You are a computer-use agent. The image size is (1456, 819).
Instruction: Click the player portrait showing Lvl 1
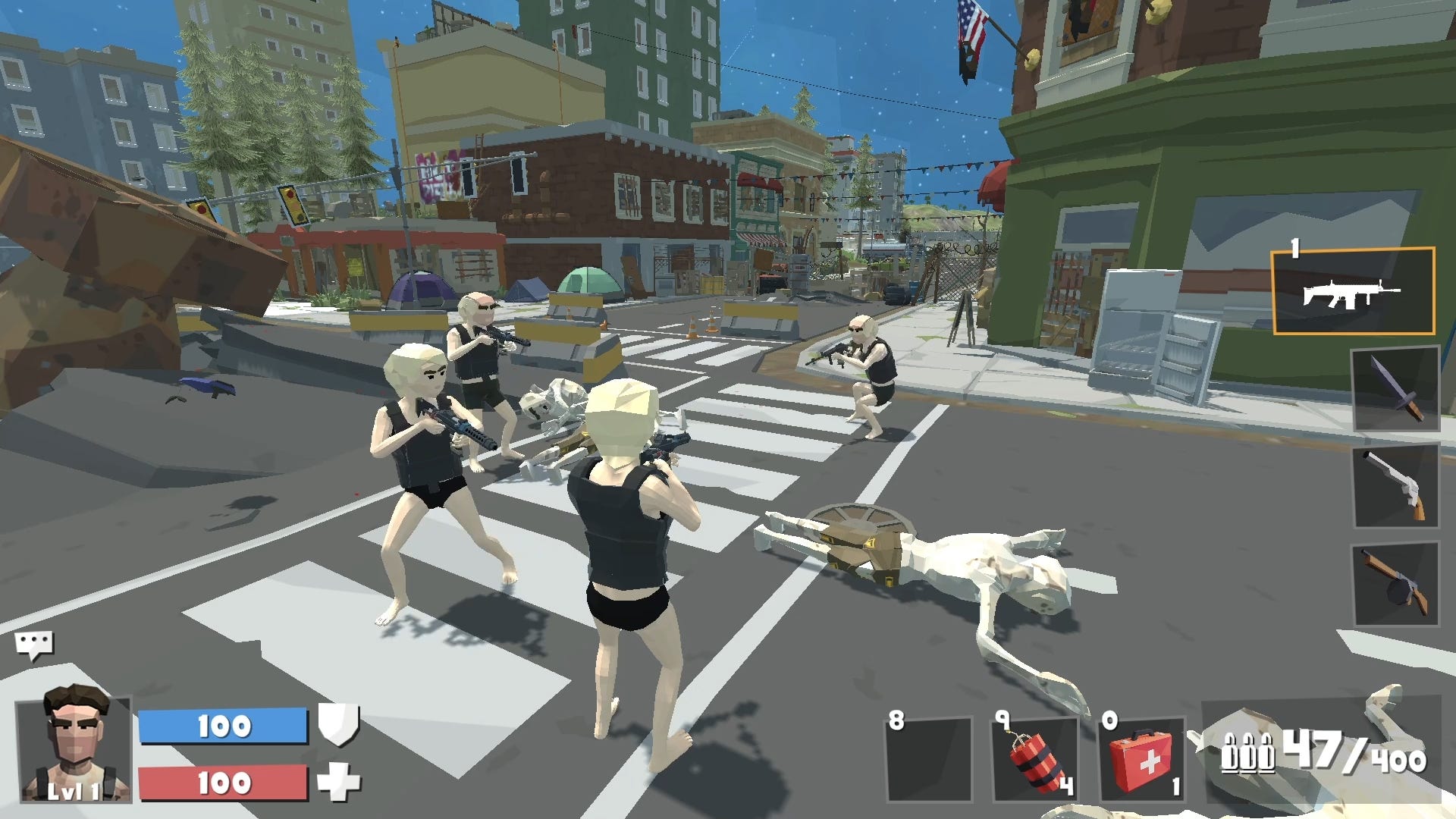[74, 747]
